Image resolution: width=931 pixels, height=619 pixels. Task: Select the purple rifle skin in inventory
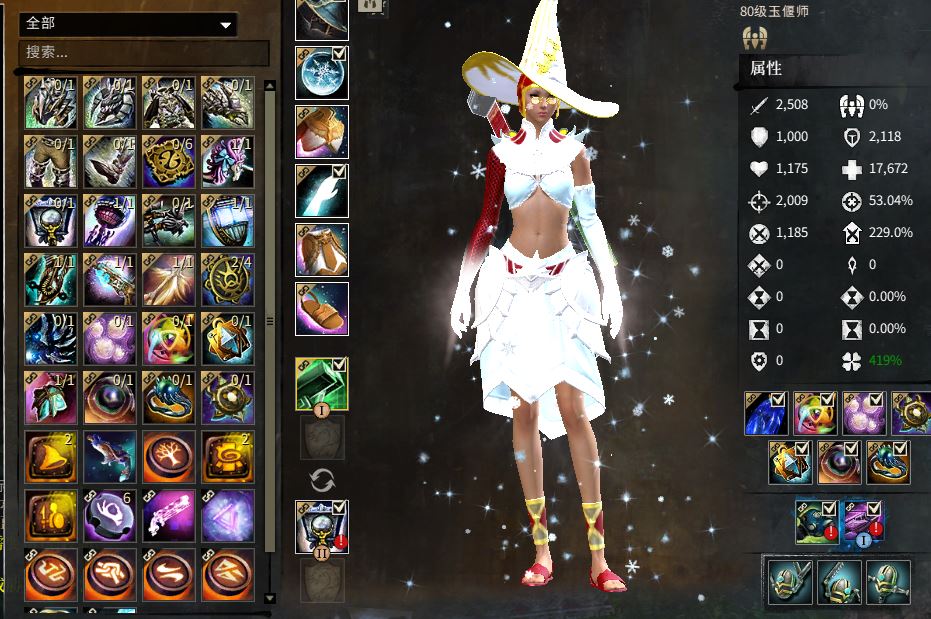pos(168,516)
